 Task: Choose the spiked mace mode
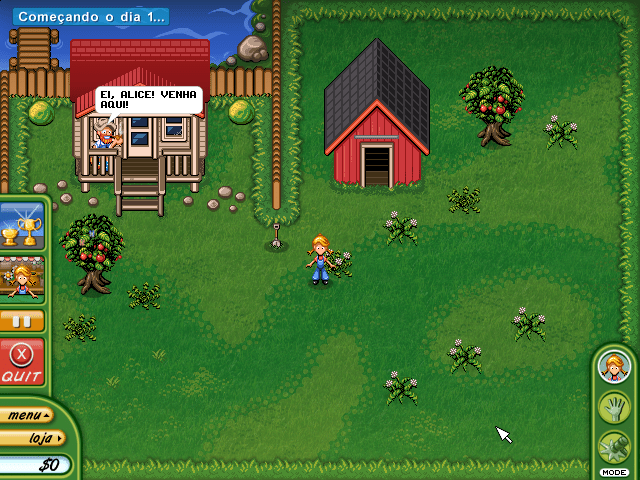pos(613,446)
